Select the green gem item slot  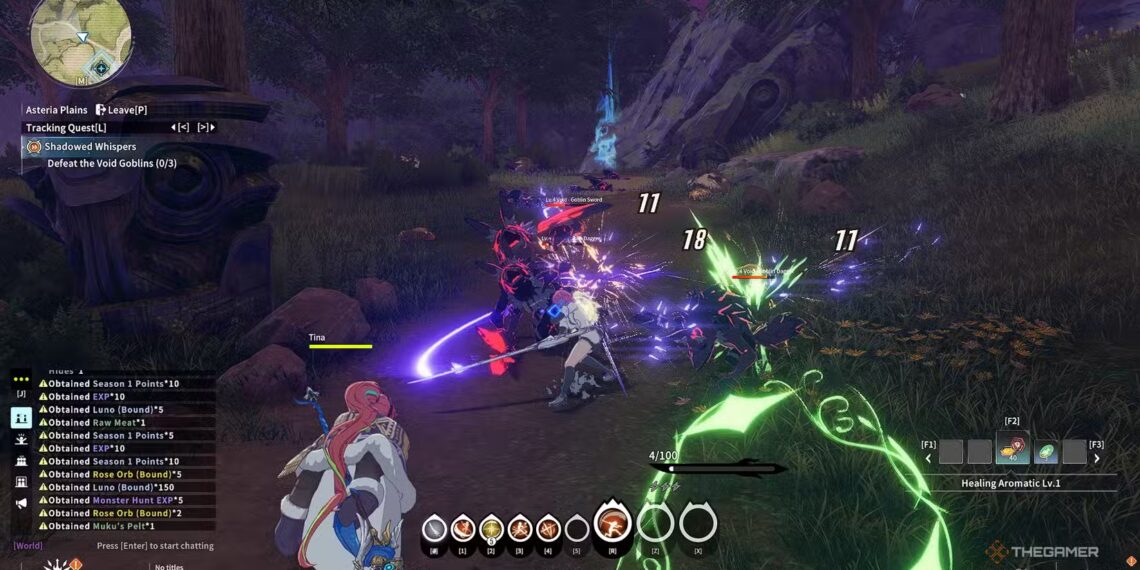[1045, 452]
